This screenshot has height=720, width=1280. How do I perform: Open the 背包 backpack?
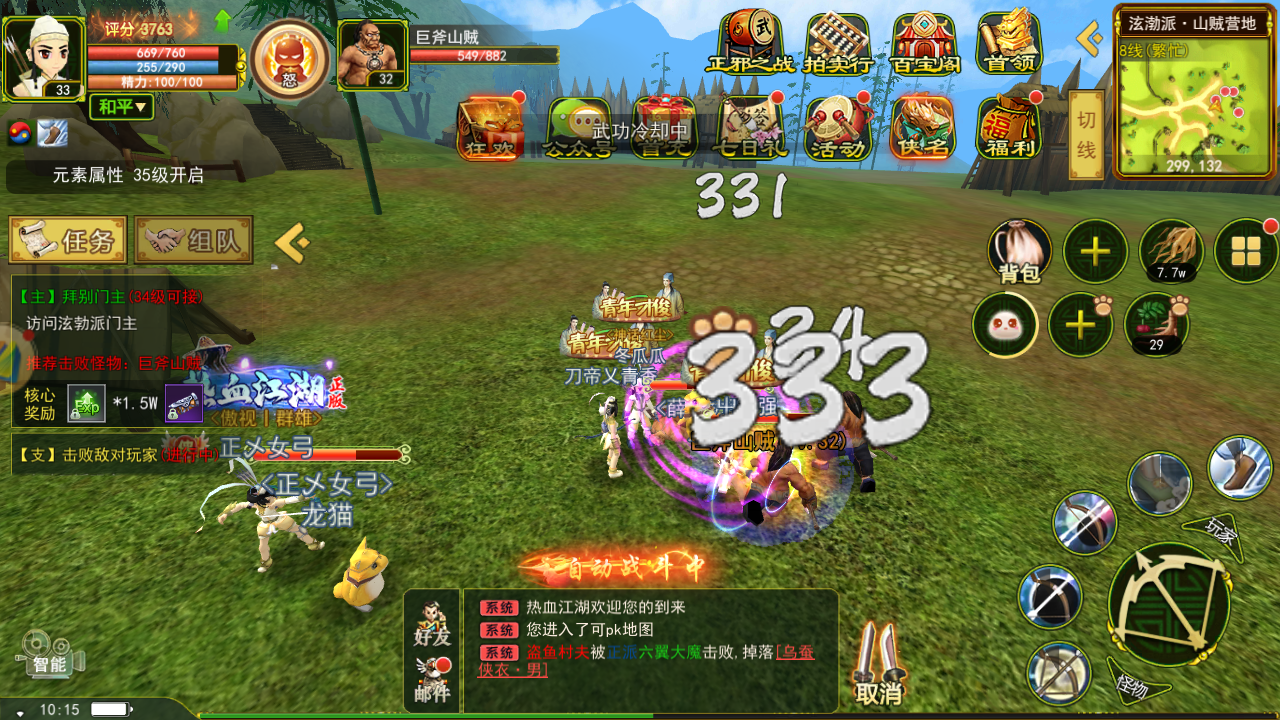[1020, 251]
